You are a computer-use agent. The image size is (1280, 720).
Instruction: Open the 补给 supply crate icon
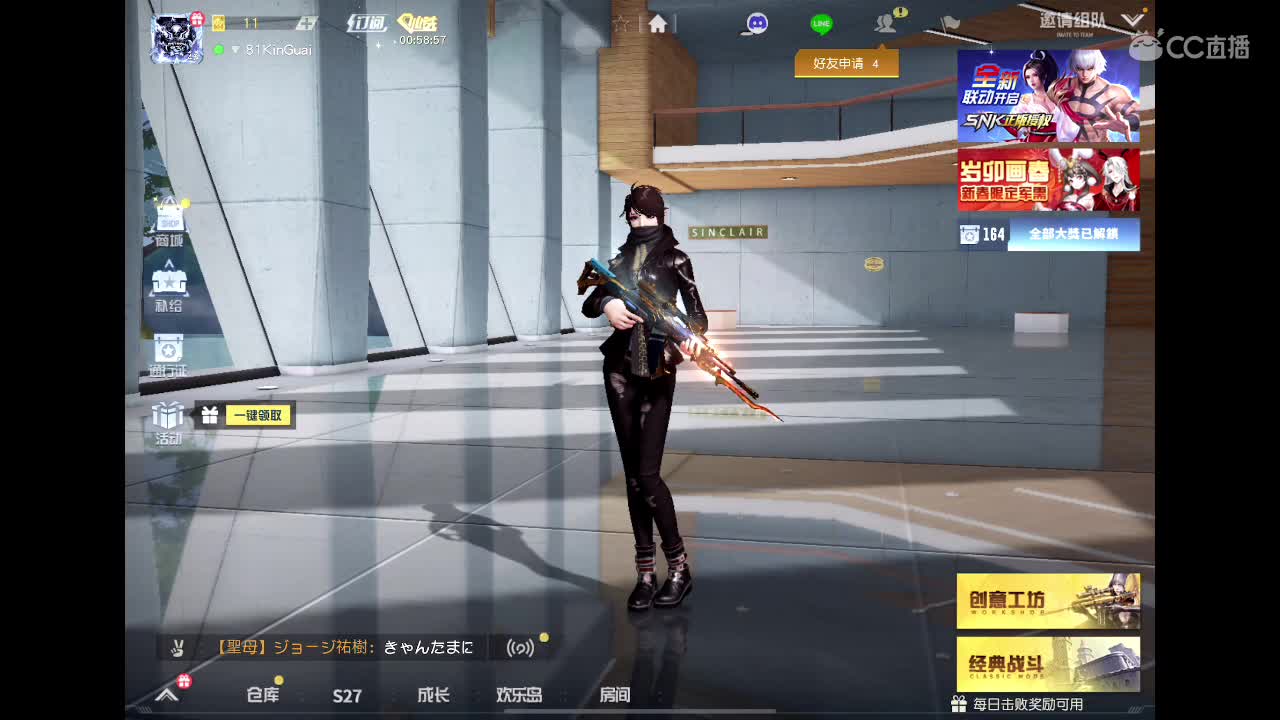point(170,285)
